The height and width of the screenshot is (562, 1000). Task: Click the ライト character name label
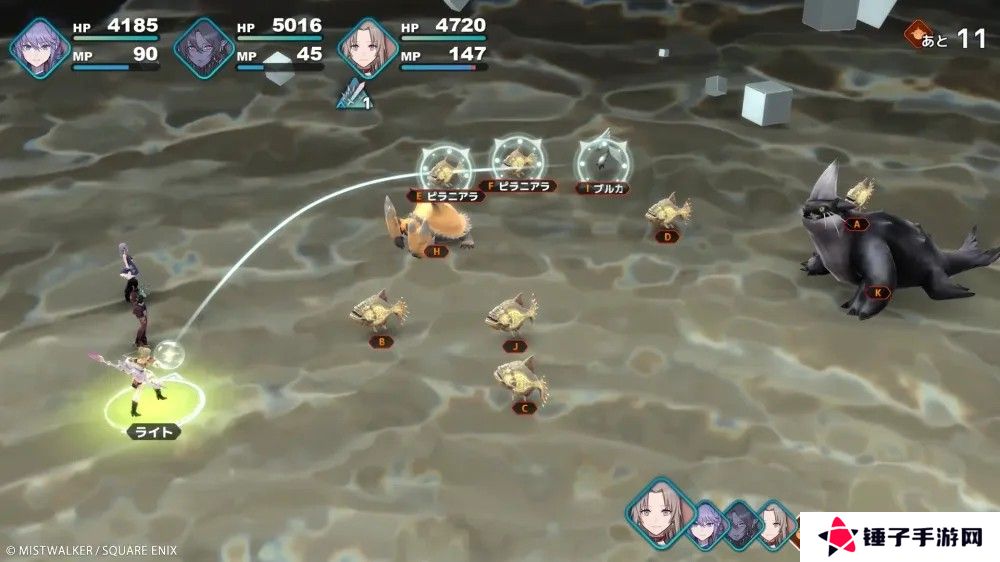coord(153,431)
